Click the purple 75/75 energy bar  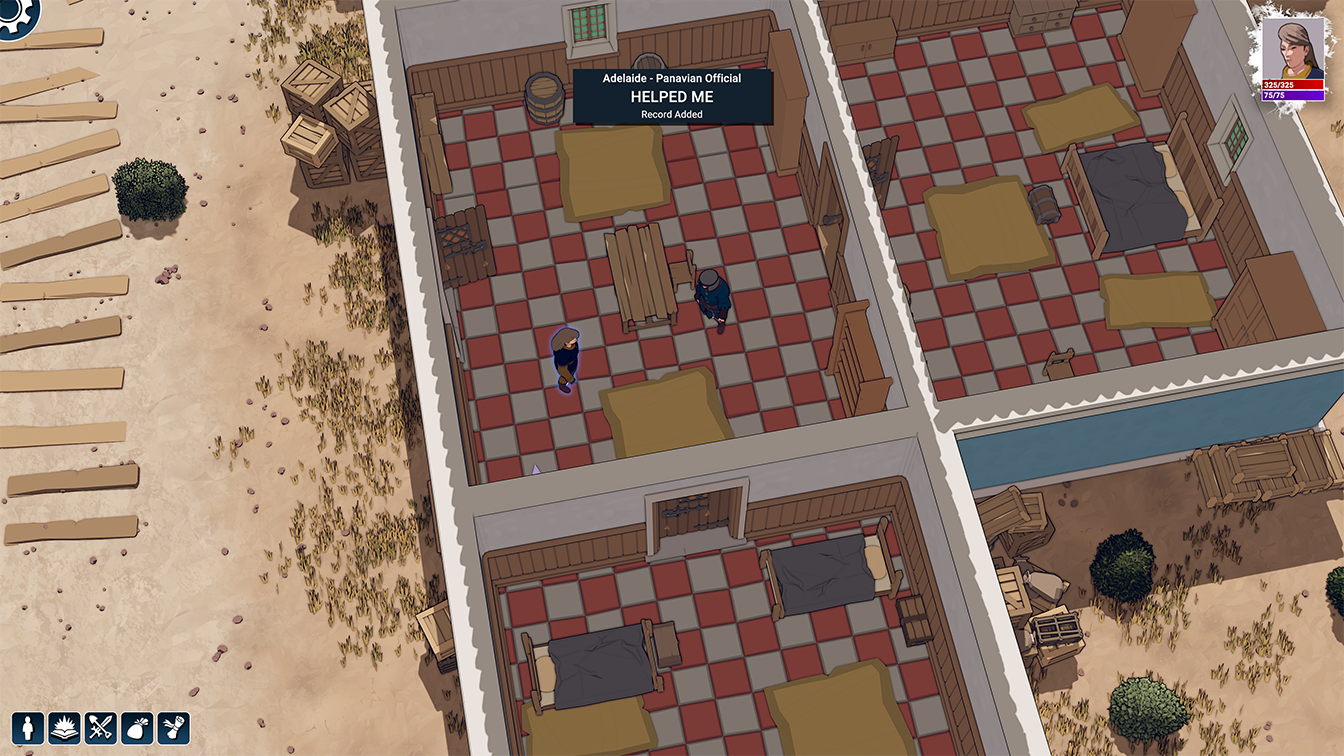click(x=1293, y=97)
